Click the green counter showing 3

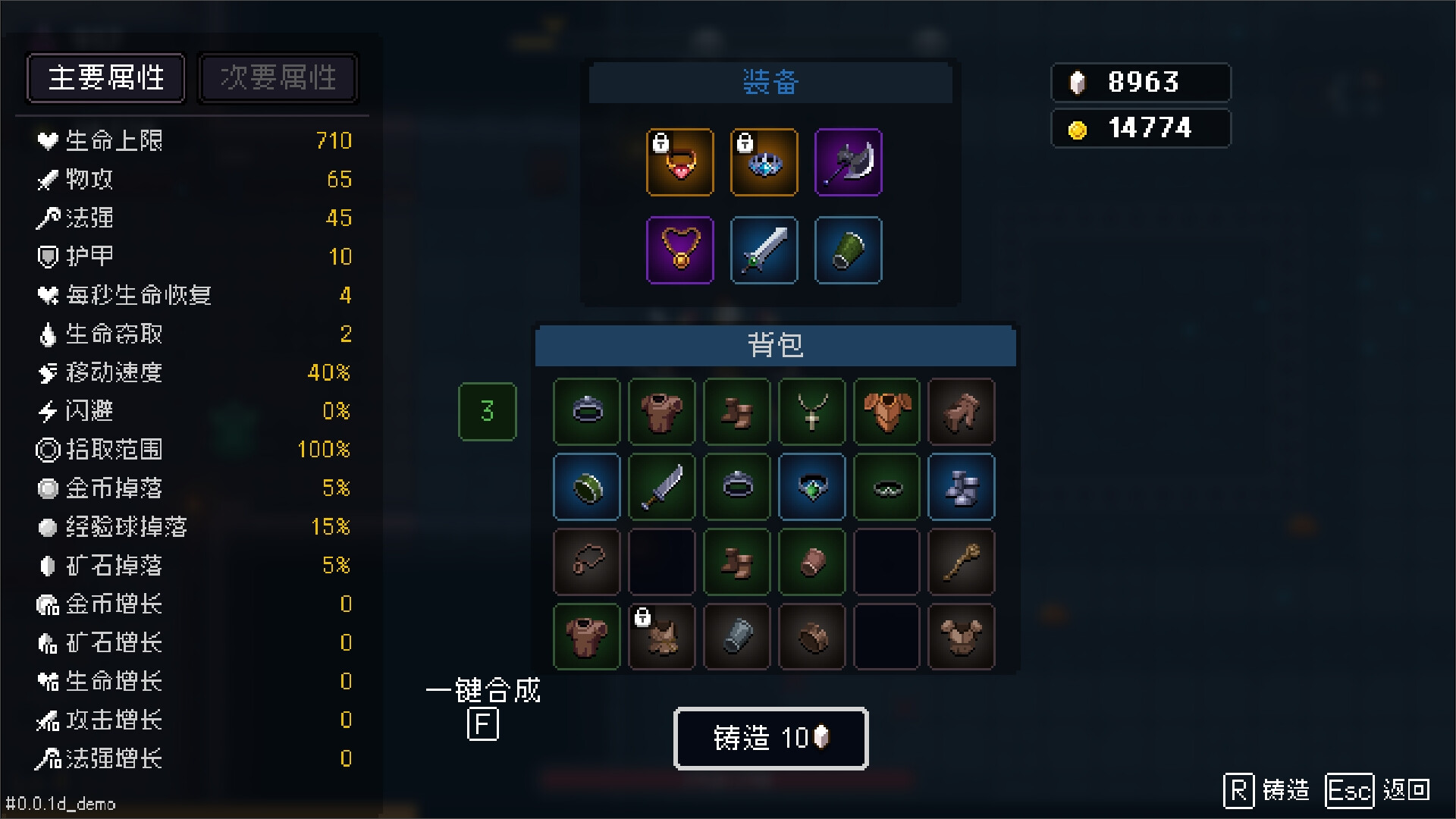click(x=487, y=412)
